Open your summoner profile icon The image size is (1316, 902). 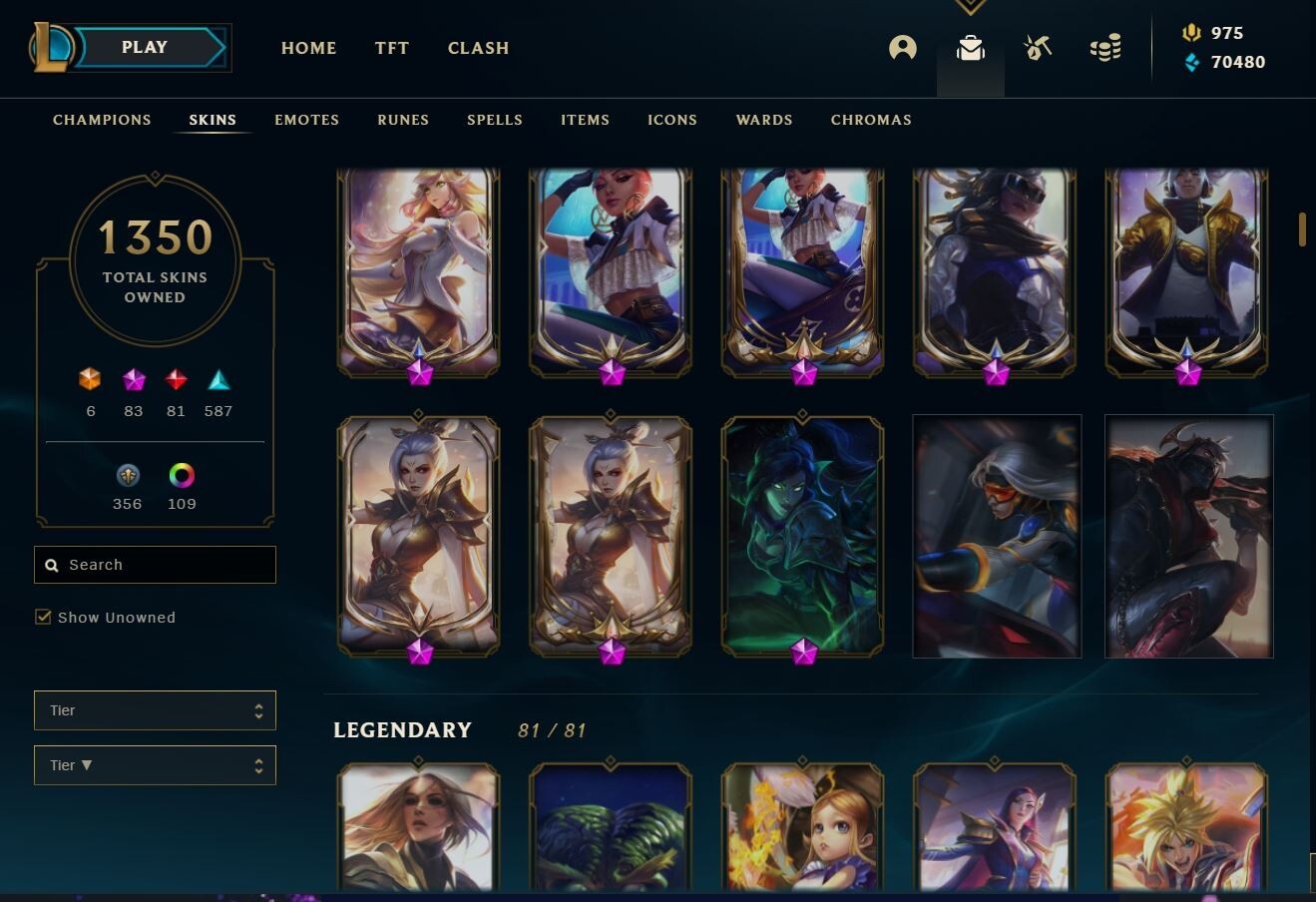click(x=903, y=47)
